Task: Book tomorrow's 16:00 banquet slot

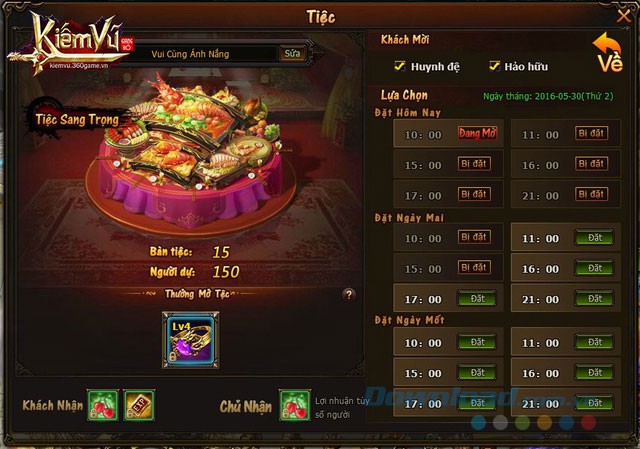Action: 594,268
